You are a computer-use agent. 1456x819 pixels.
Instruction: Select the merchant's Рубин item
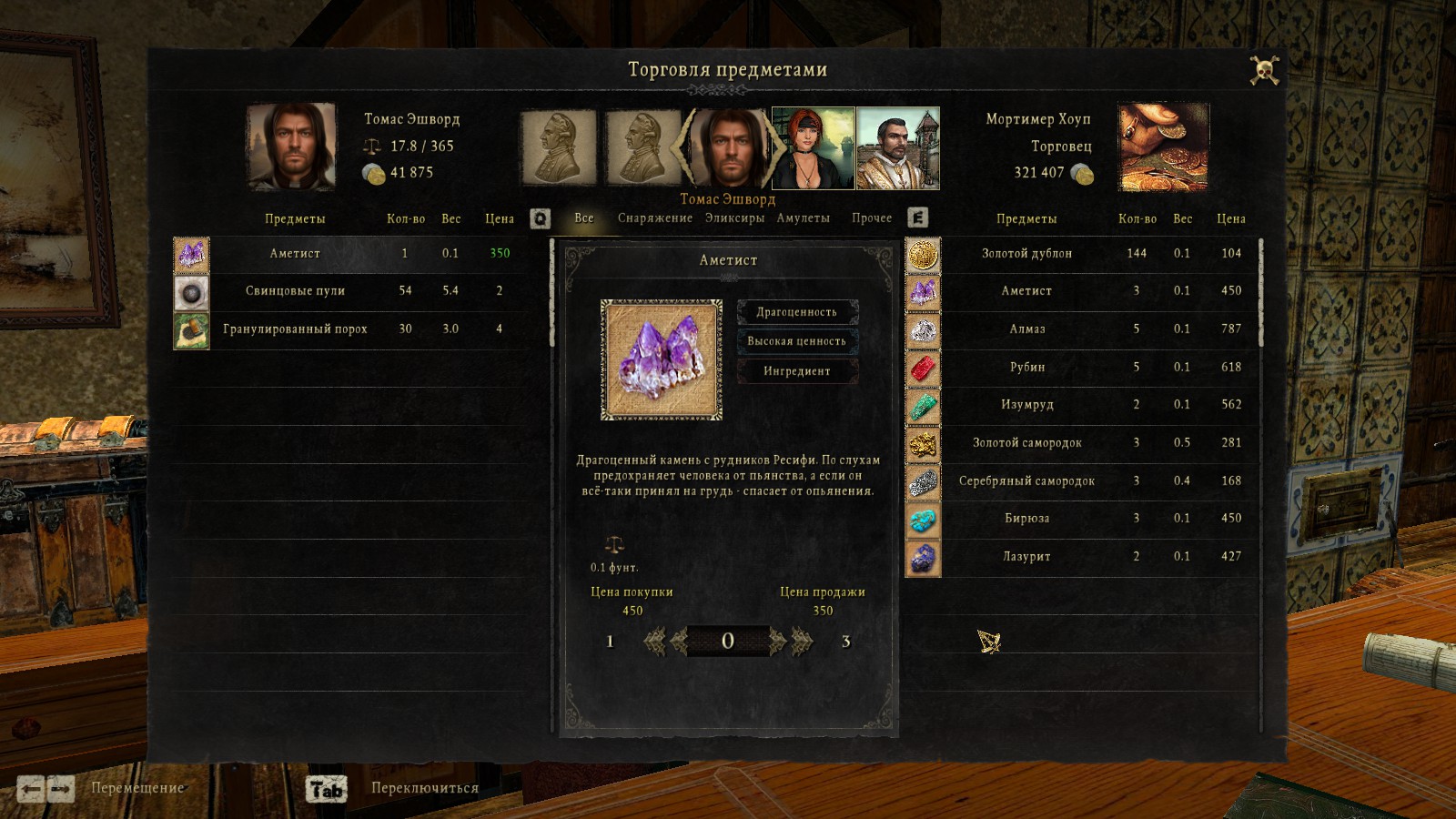[x=1026, y=368]
